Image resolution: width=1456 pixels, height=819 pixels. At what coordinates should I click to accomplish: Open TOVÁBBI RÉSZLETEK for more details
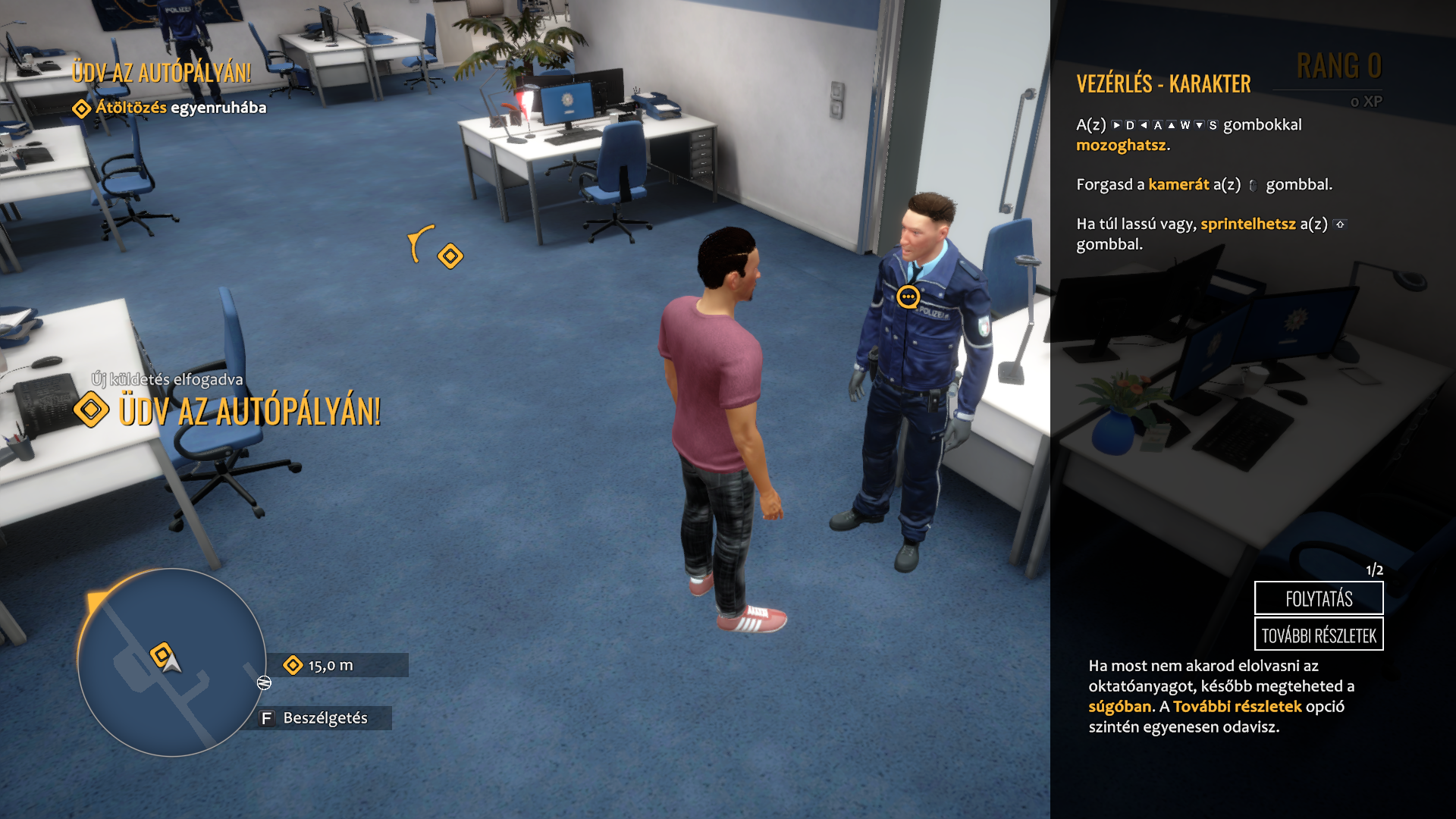(x=1319, y=635)
